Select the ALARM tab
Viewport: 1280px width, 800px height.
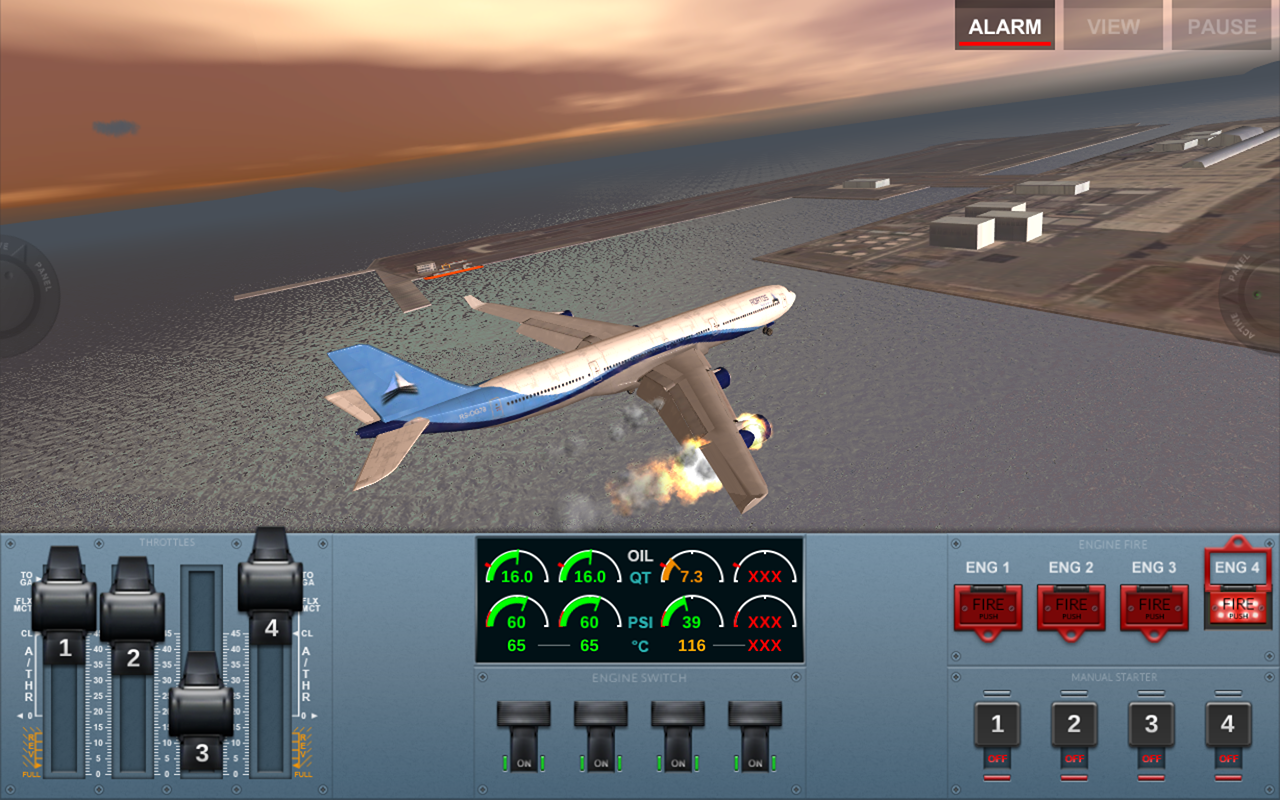click(1004, 26)
